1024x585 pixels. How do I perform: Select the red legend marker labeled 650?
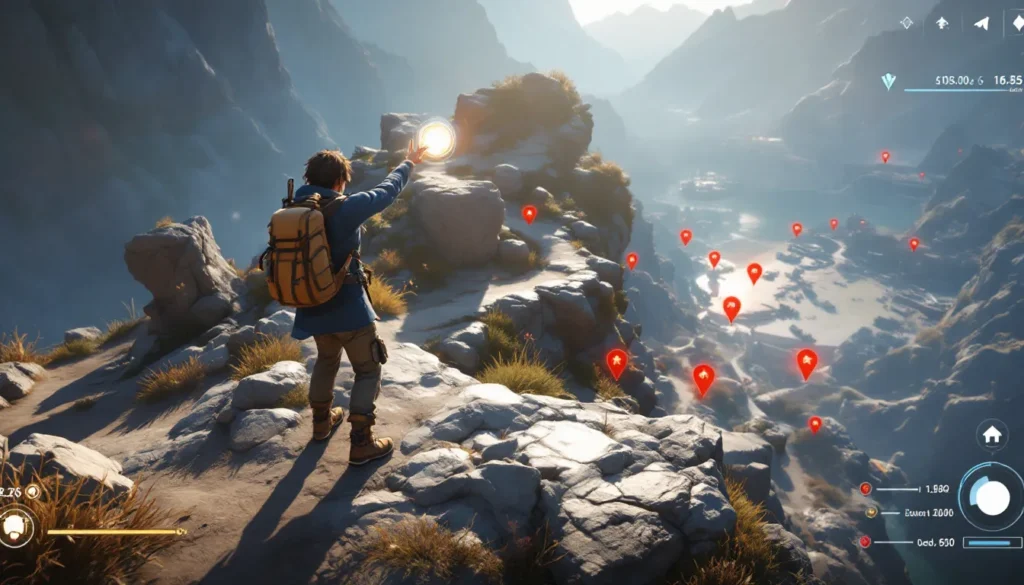click(x=865, y=541)
